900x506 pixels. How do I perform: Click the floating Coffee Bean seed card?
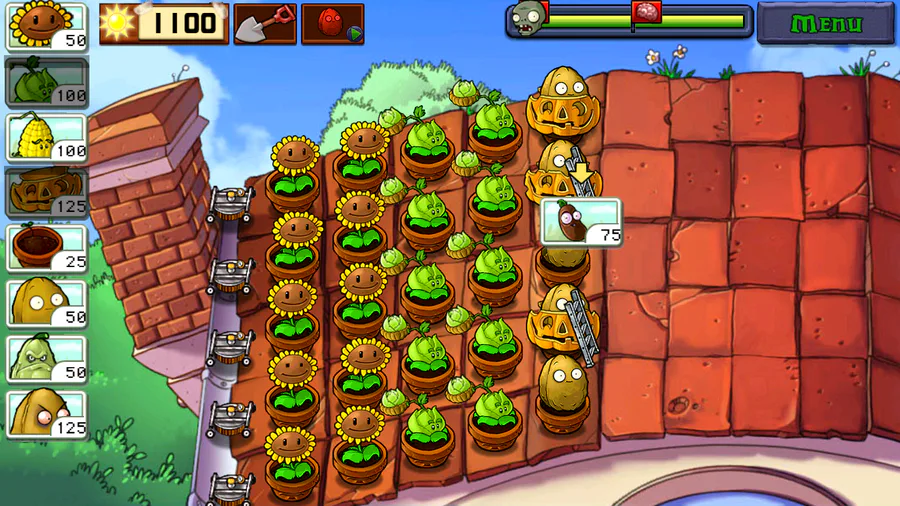click(581, 222)
